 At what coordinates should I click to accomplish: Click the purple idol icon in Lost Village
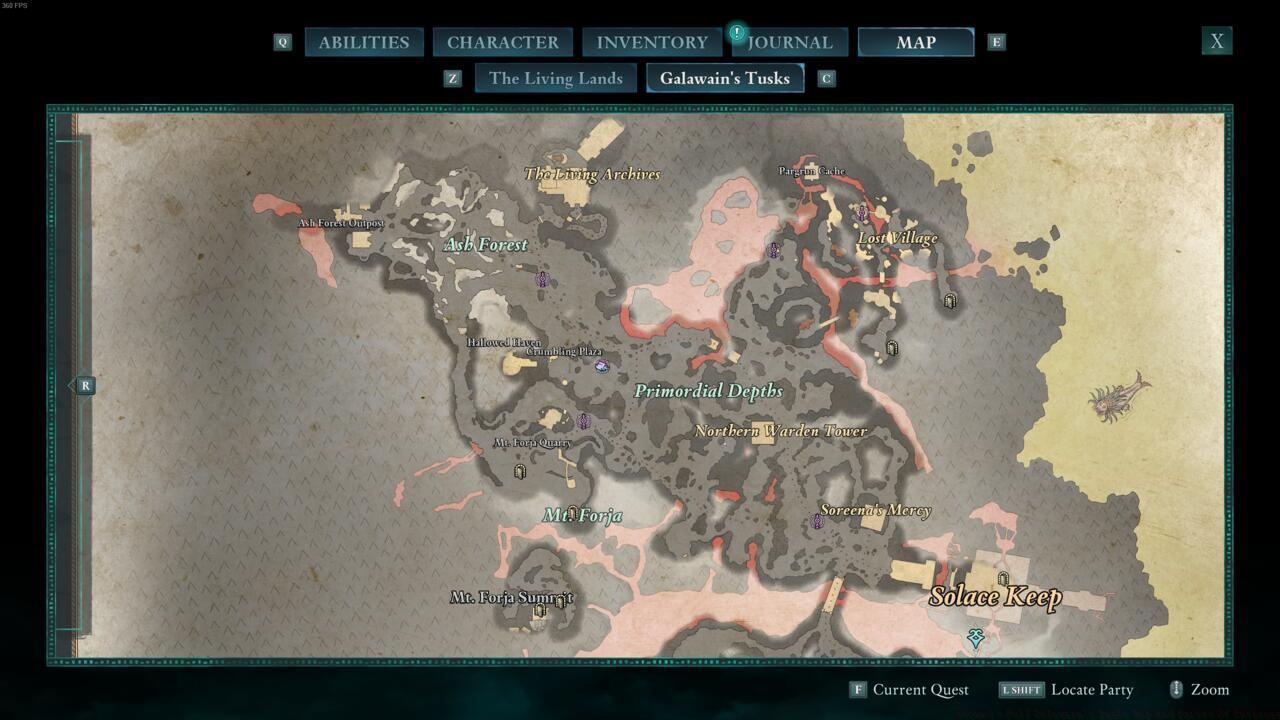point(862,212)
